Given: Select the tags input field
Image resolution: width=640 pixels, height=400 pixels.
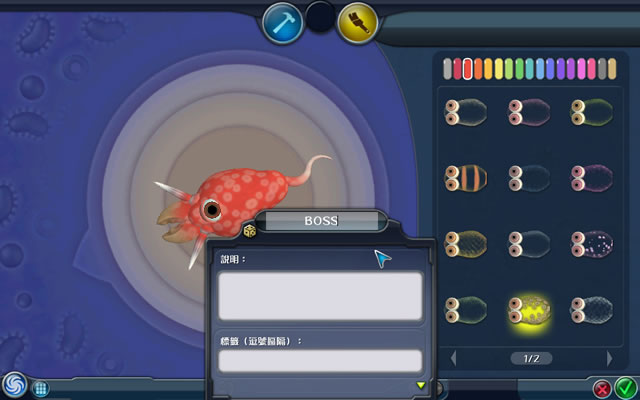Looking at the screenshot, I should (x=320, y=360).
